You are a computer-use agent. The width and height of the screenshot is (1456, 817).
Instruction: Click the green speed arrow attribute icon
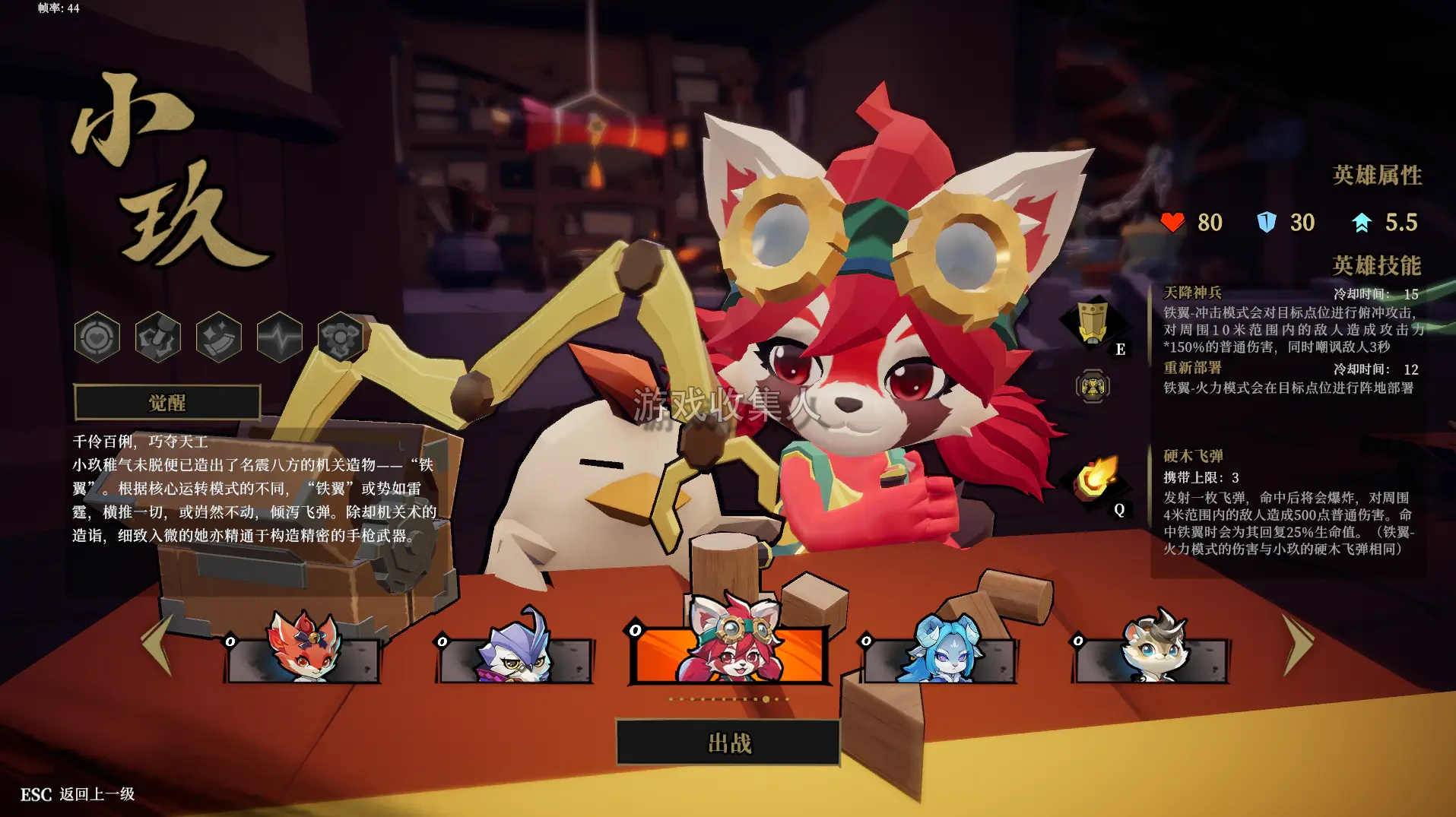tap(1360, 222)
